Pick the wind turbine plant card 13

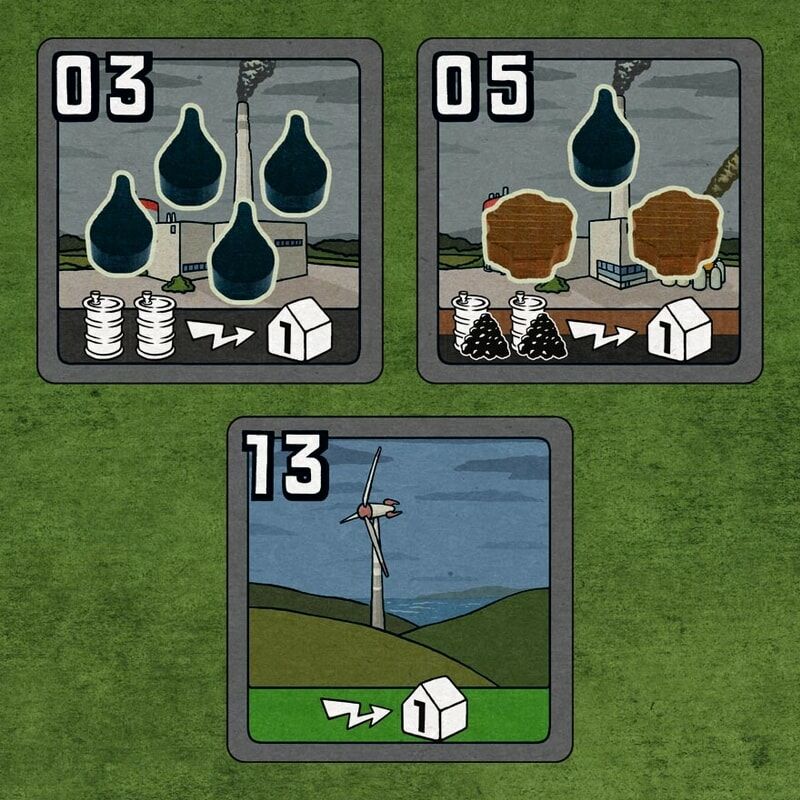(x=400, y=590)
